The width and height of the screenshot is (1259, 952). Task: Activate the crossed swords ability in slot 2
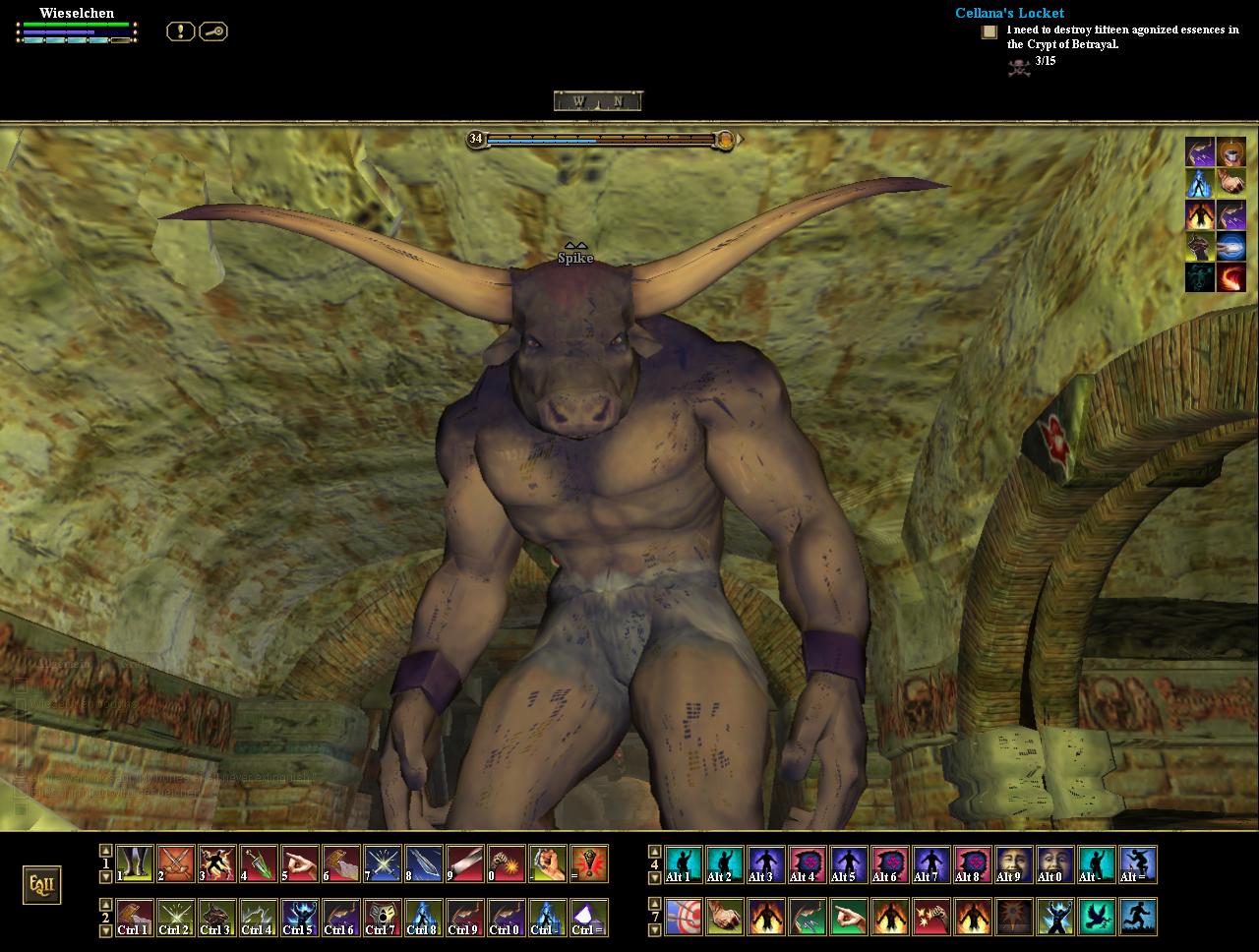(x=176, y=863)
